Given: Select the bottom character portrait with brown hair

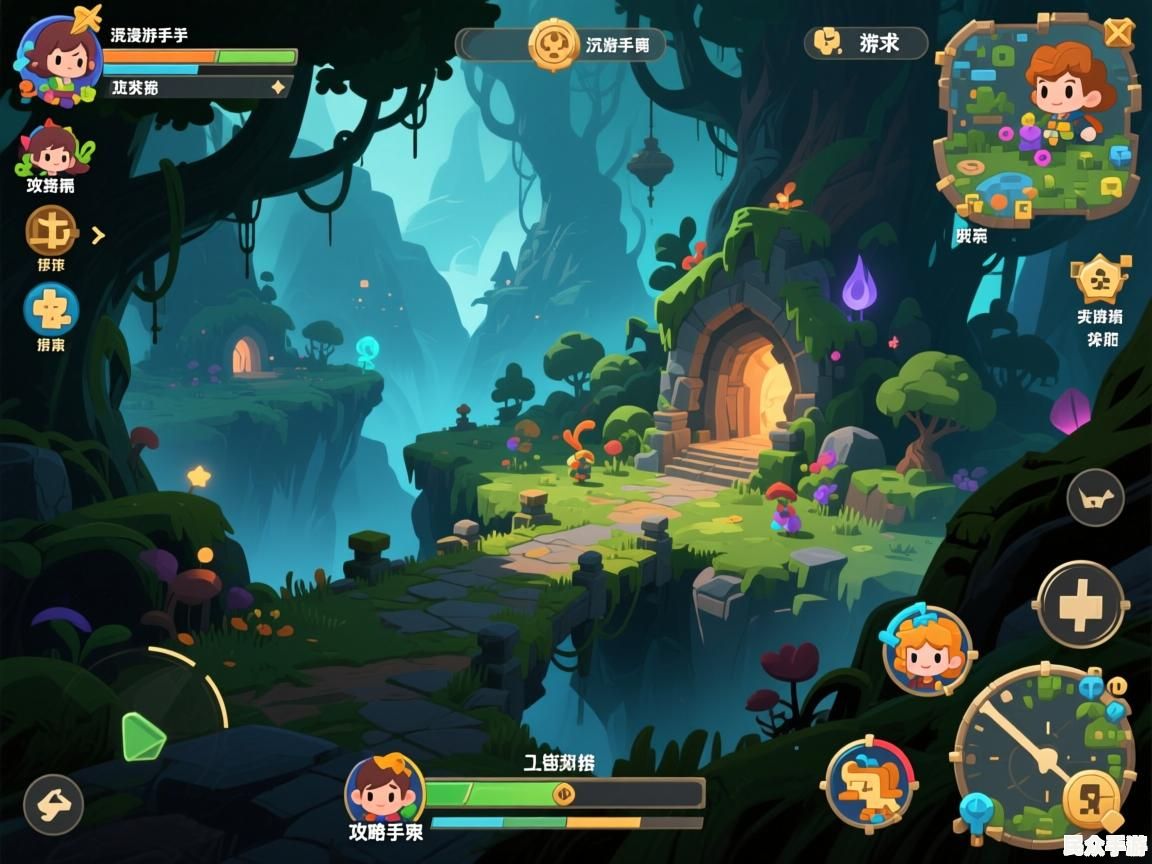Looking at the screenshot, I should pyautogui.click(x=384, y=789).
